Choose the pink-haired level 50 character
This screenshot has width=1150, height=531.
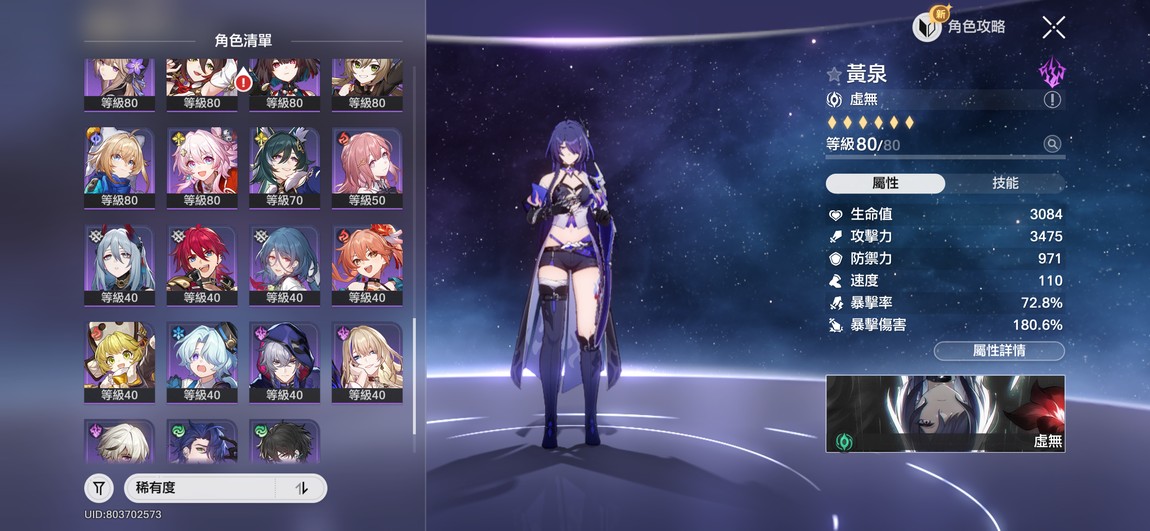coord(367,166)
